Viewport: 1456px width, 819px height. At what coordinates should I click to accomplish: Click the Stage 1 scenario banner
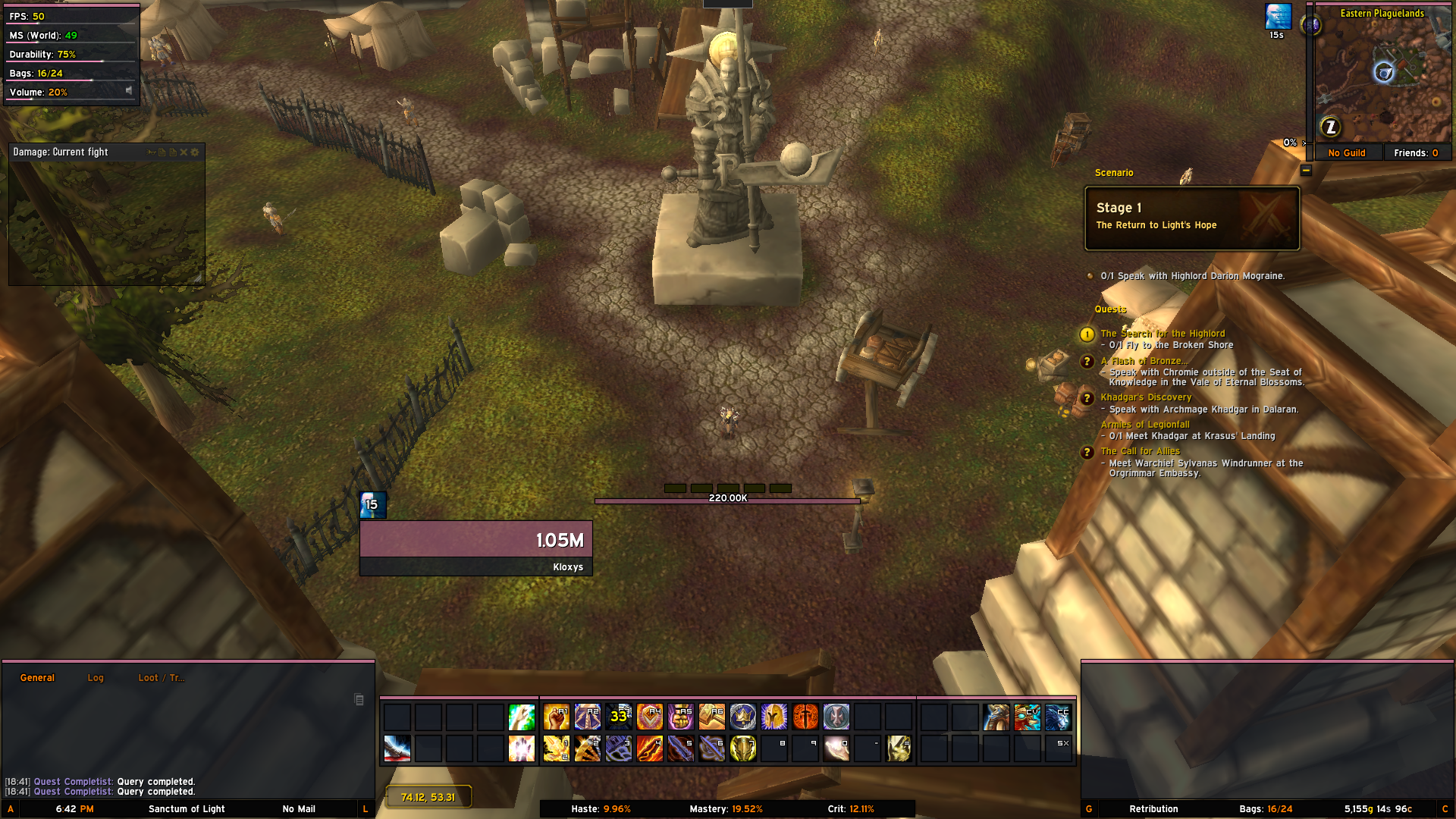pos(1191,218)
